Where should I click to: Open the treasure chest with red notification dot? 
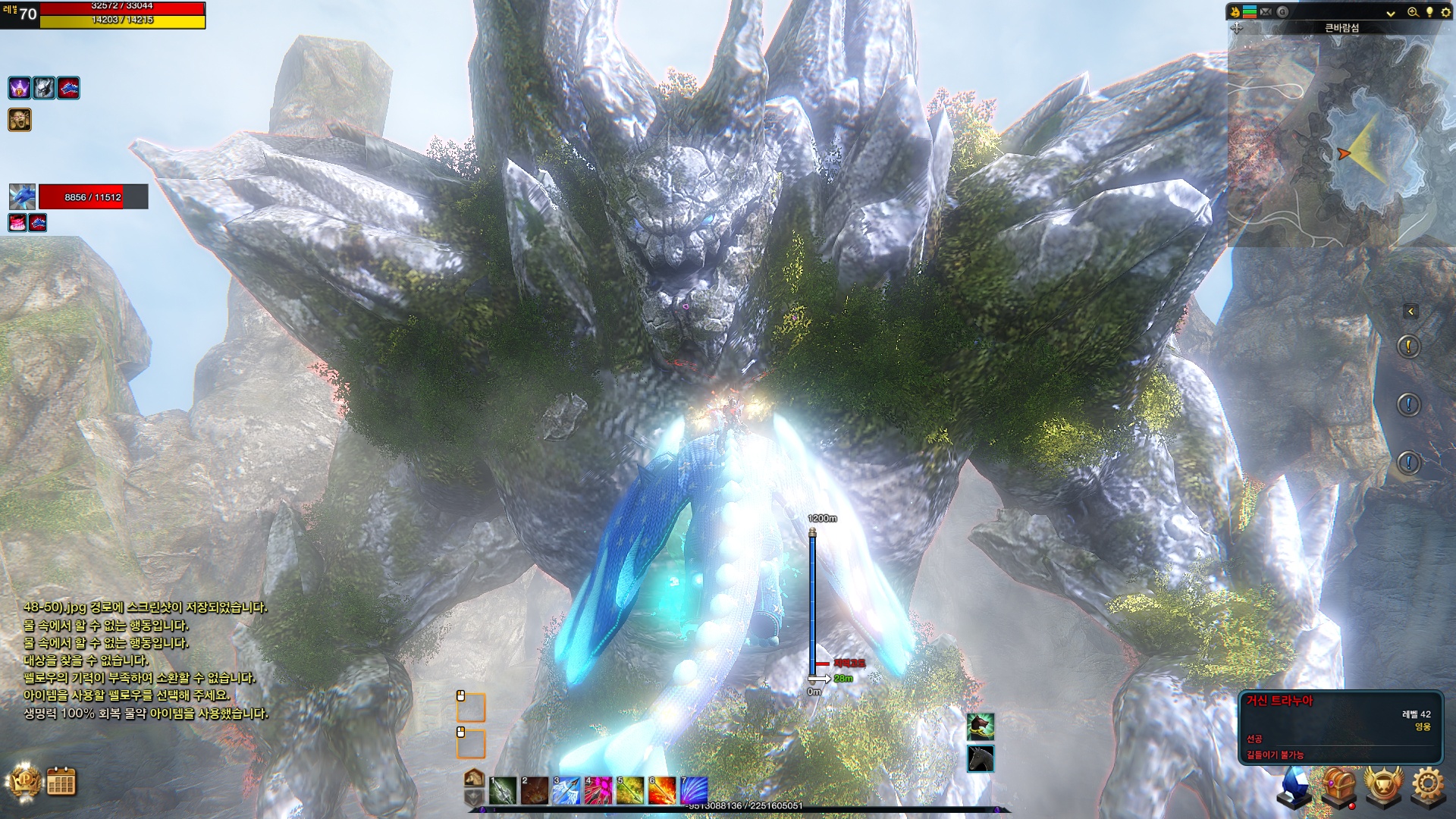1338,781
